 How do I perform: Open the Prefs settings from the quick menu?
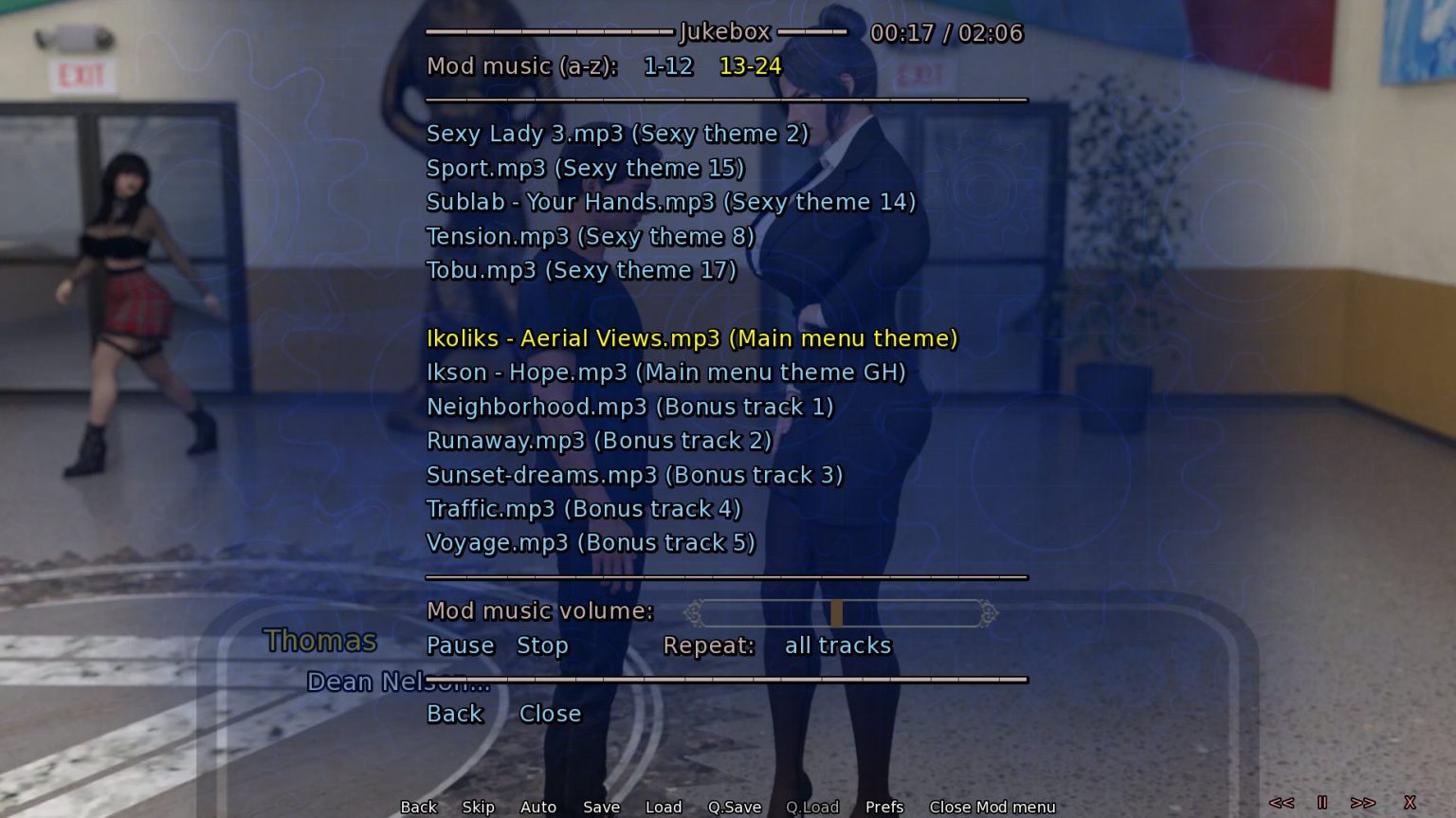click(x=883, y=807)
